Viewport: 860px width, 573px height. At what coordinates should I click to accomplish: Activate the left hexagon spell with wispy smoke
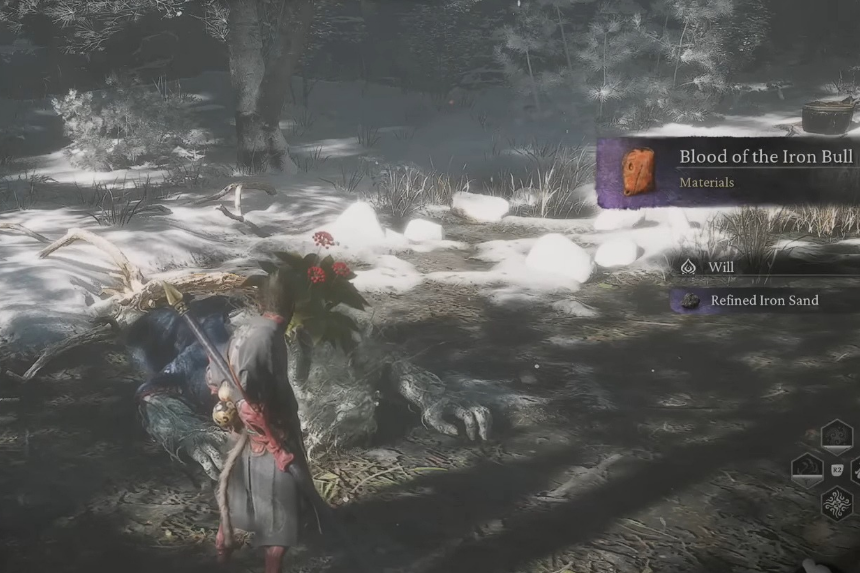807,469
